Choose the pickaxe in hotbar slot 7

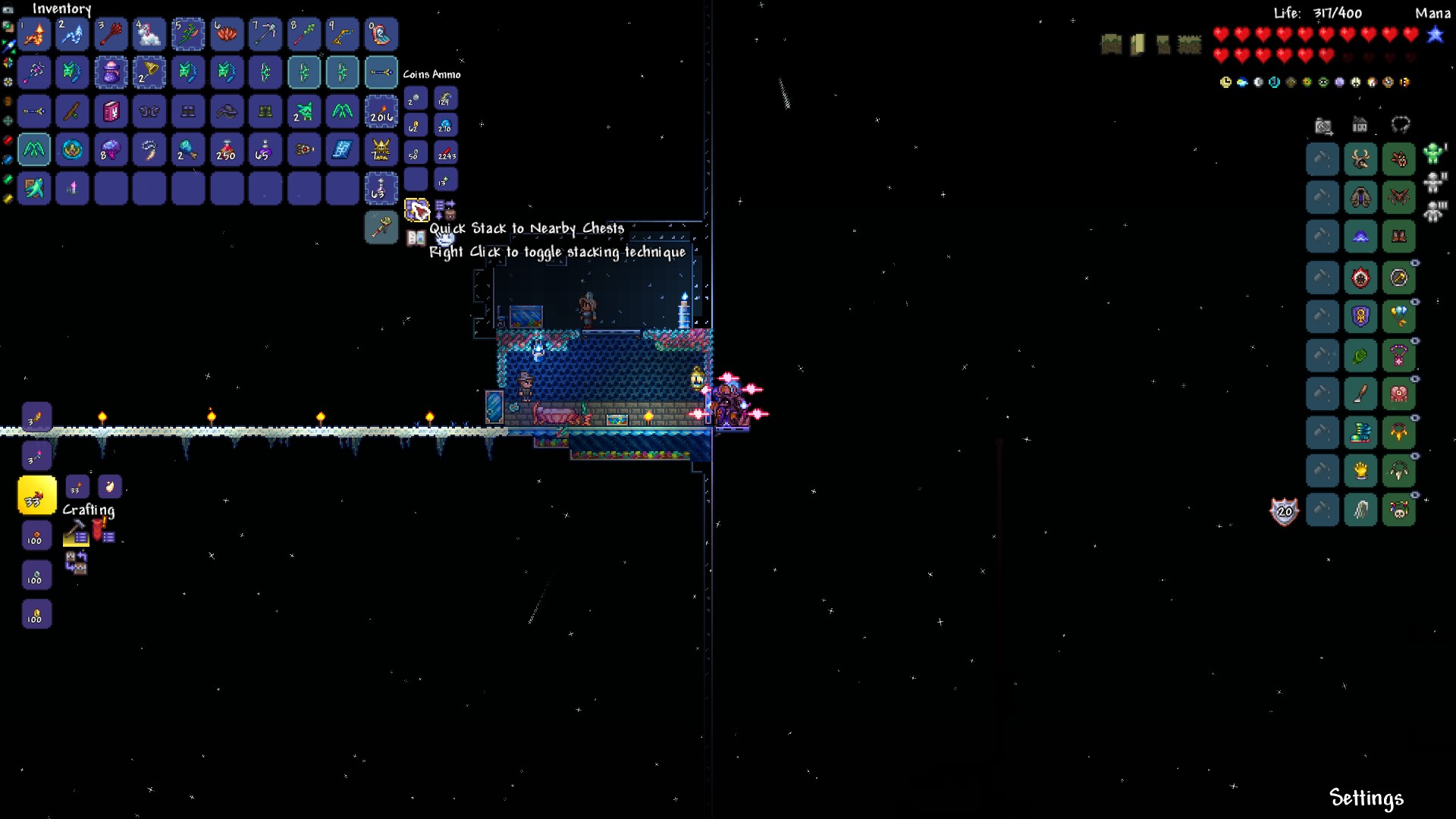265,34
